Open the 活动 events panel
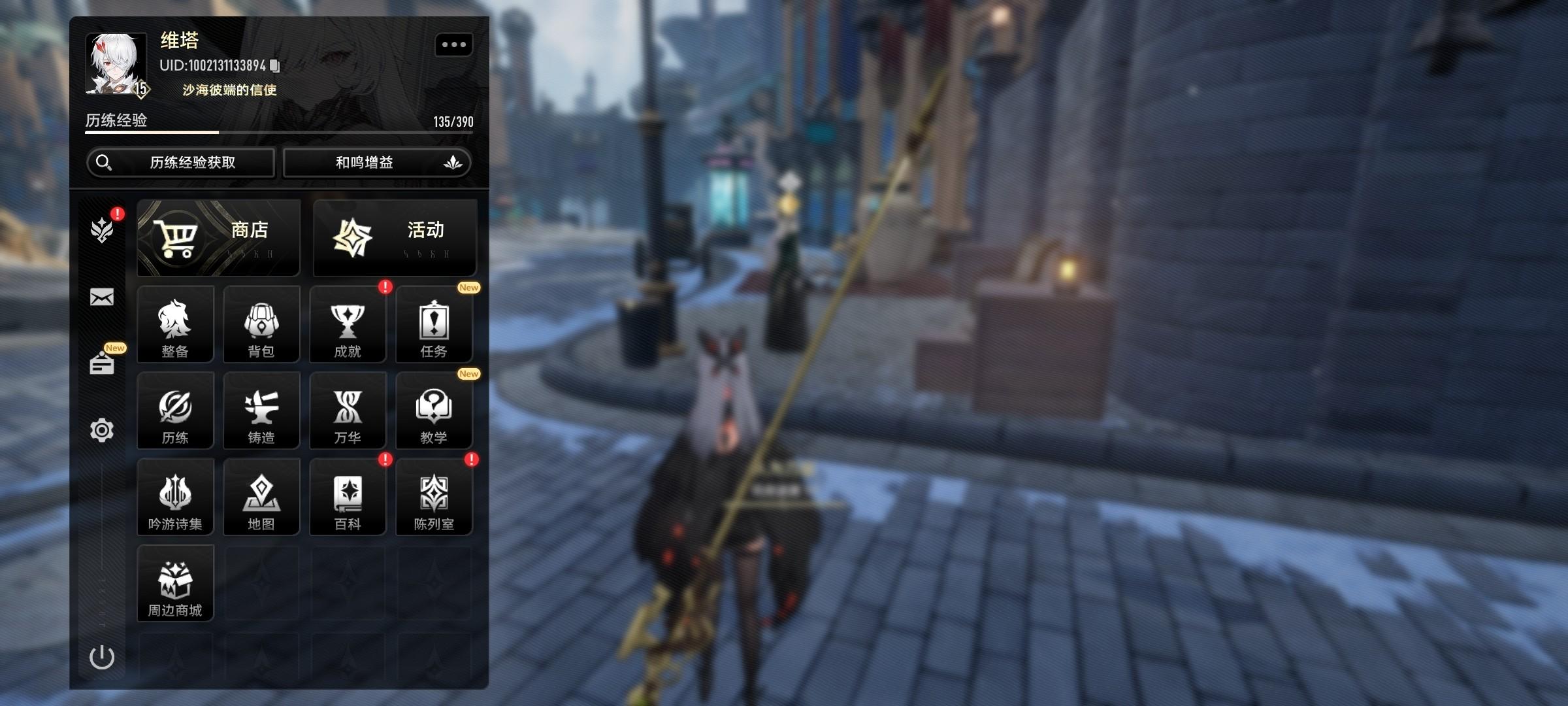 (395, 238)
